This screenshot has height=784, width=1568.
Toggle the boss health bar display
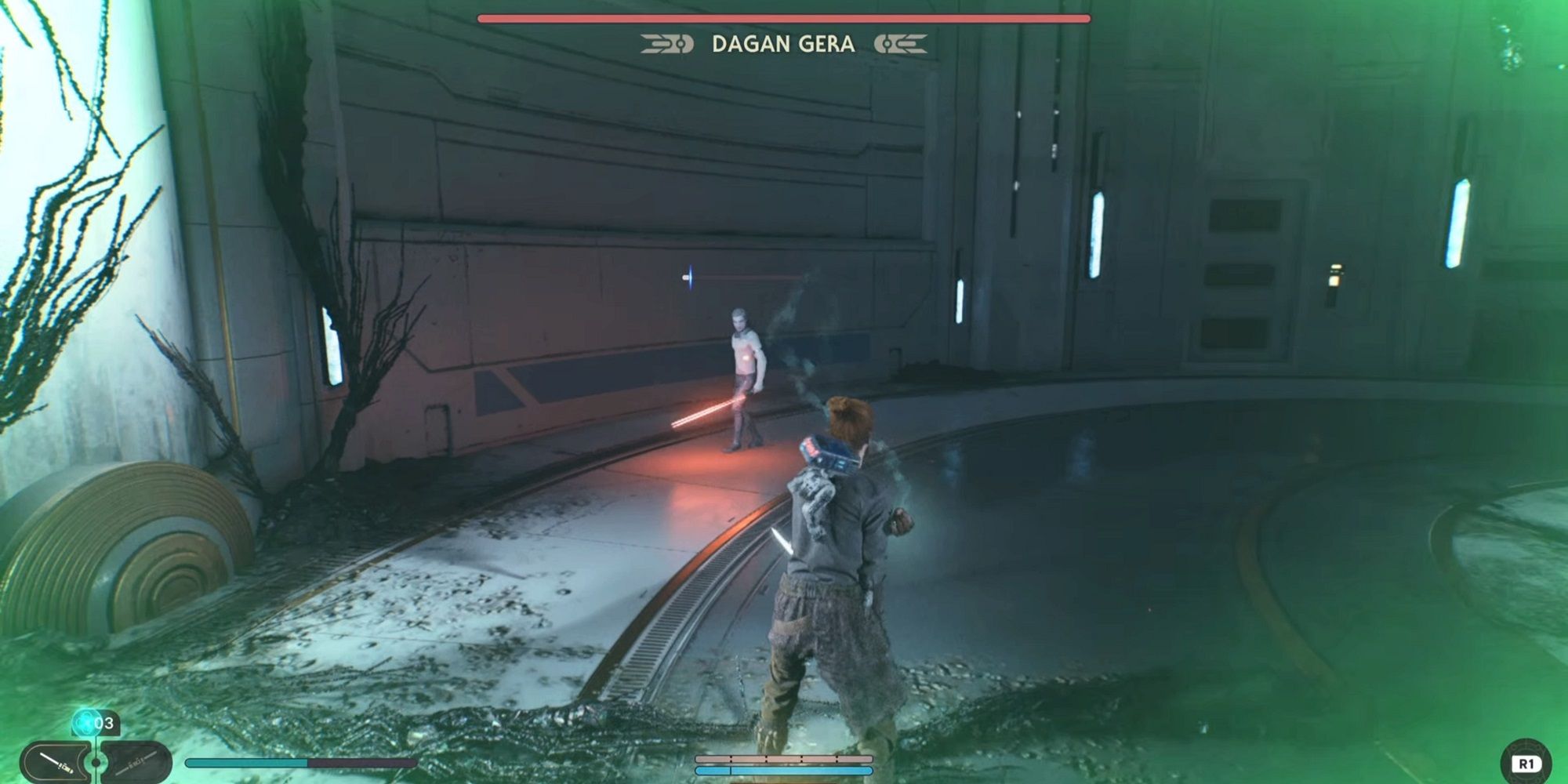point(784,16)
